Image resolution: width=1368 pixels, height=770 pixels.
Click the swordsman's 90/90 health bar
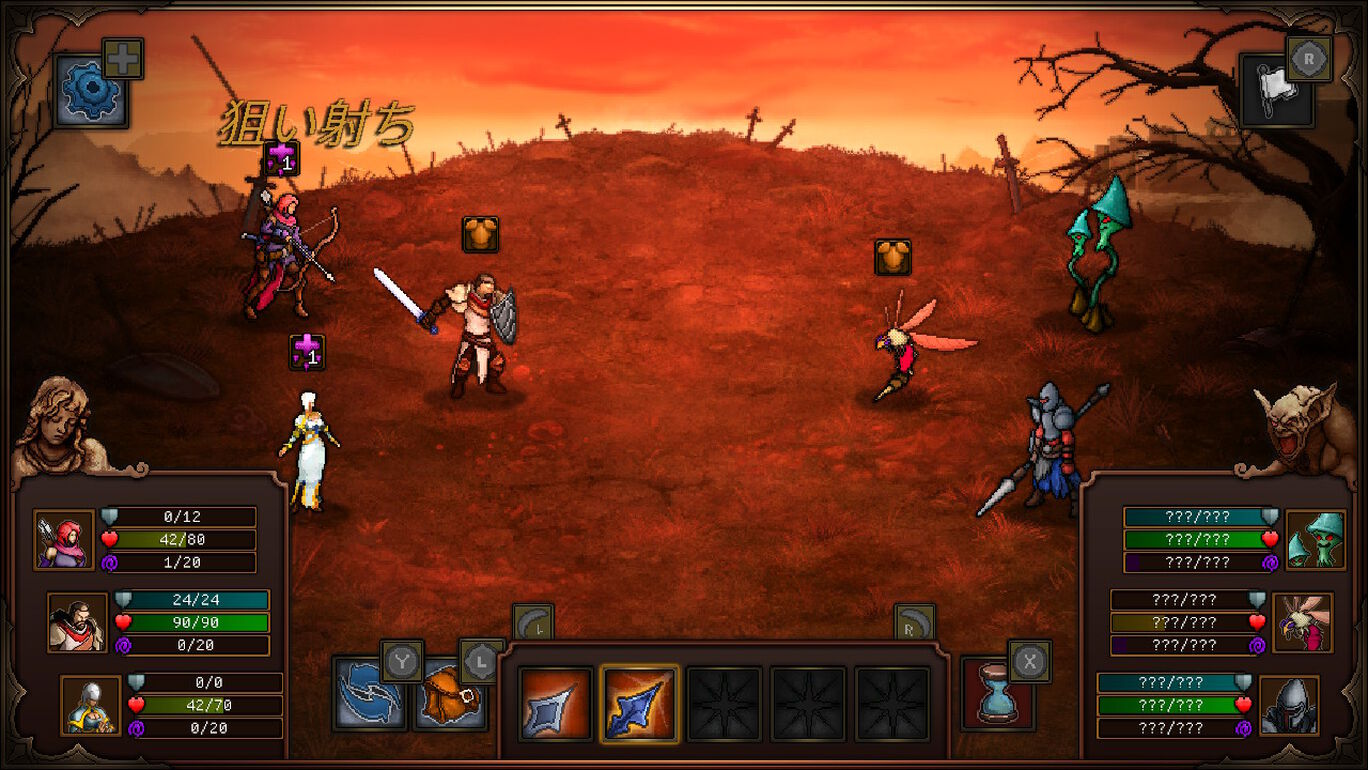point(197,622)
